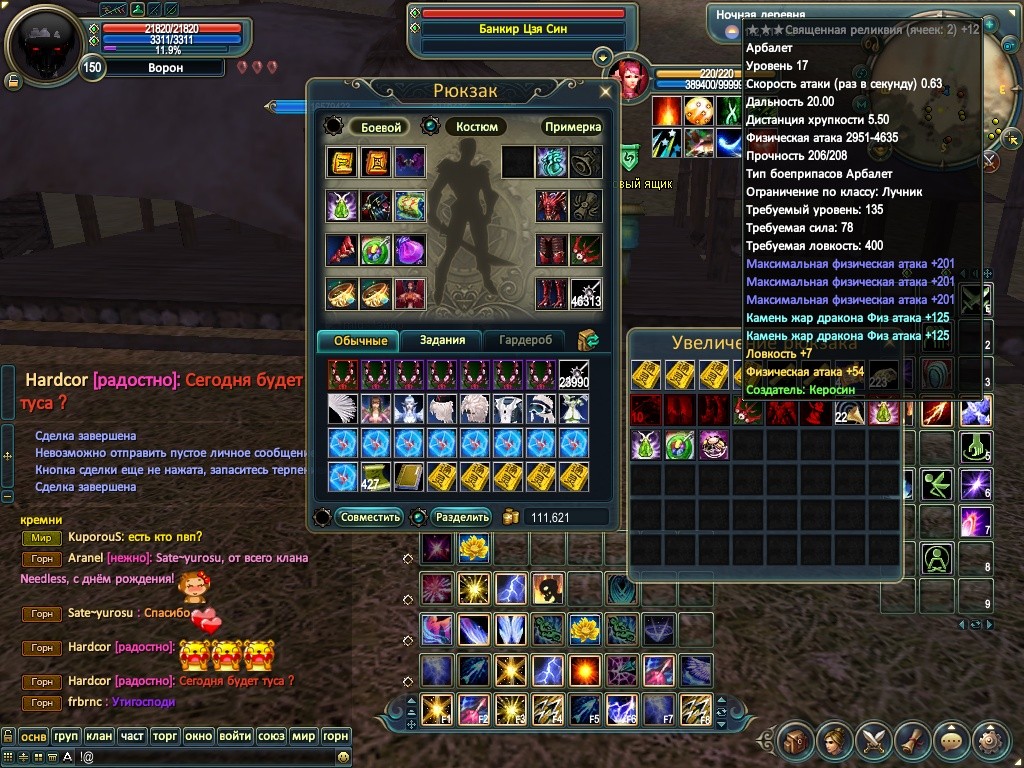Select the purple potion flask equipment slot
This screenshot has height=768, width=1024.
pyautogui.click(x=410, y=250)
